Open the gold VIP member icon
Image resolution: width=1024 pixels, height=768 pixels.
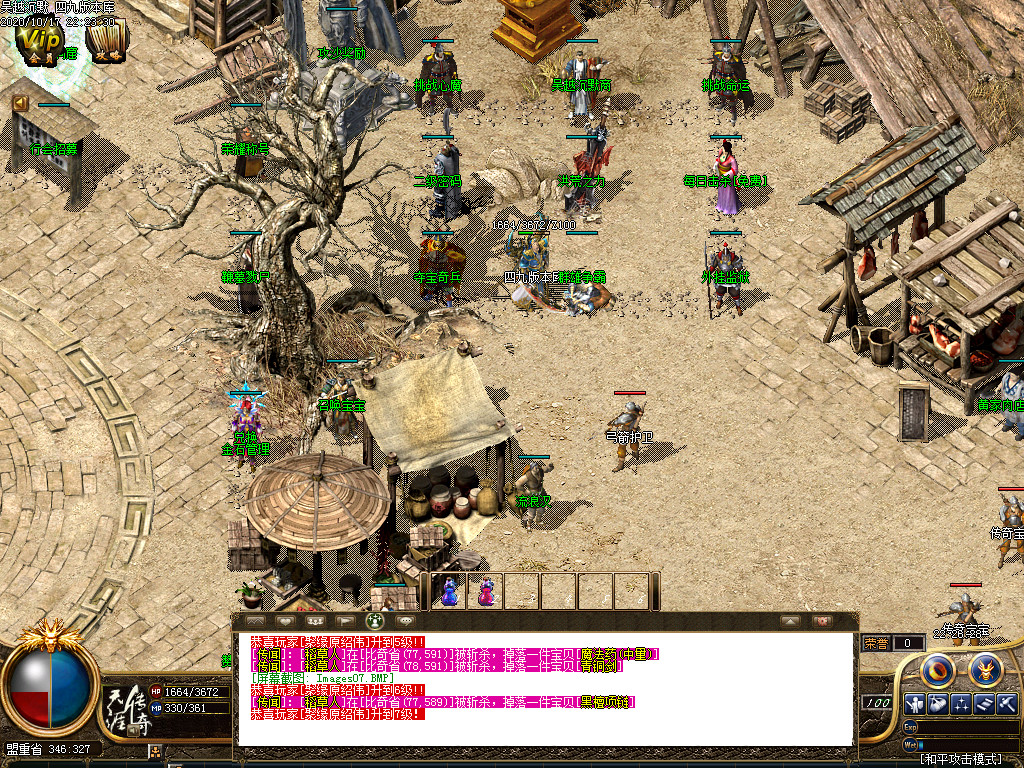(42, 40)
